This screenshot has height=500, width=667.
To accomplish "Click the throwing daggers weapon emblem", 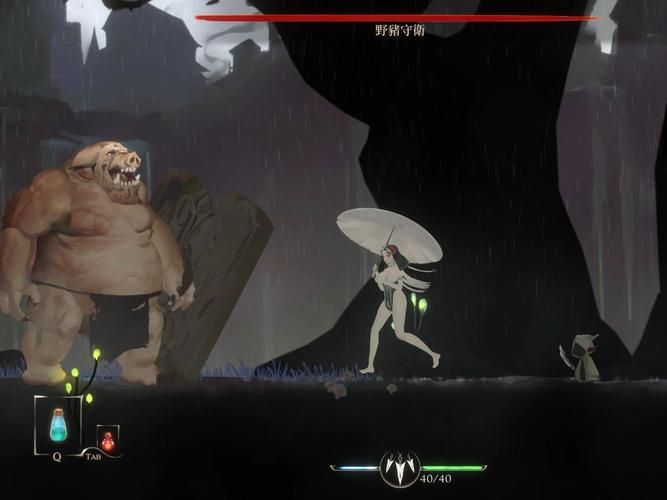I will (400, 468).
